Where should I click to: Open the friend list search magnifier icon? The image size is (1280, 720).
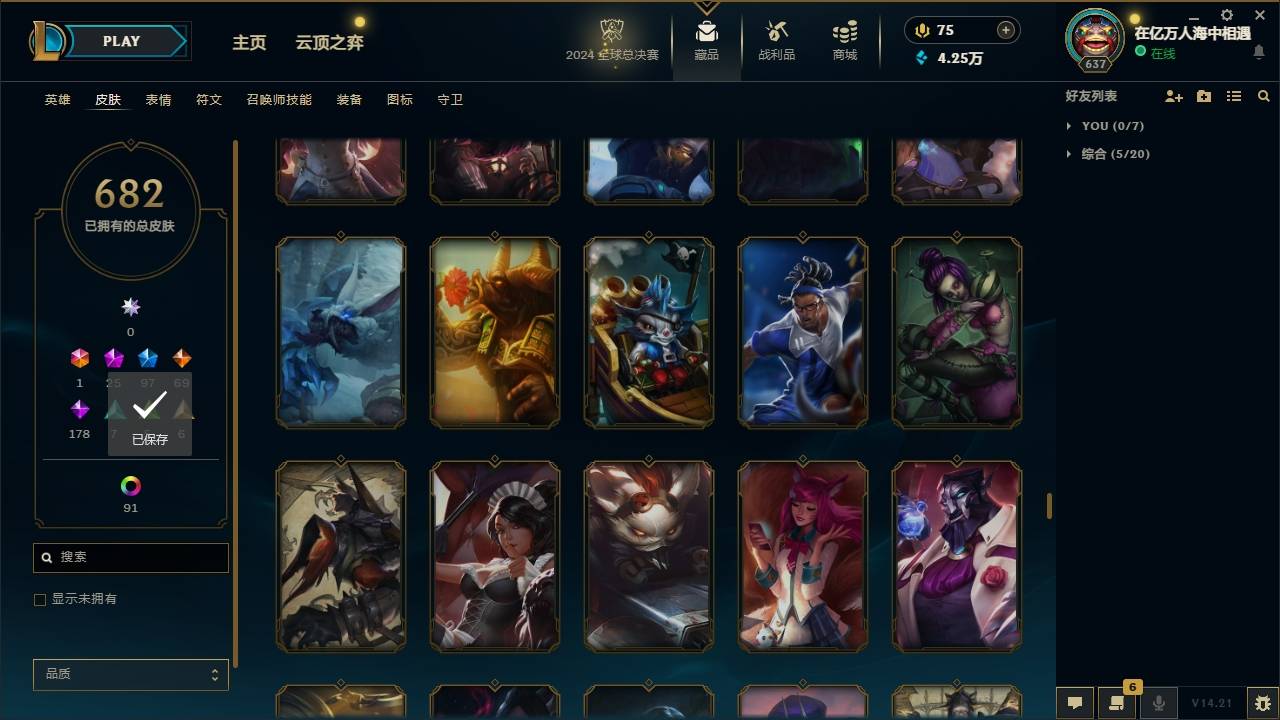1263,96
